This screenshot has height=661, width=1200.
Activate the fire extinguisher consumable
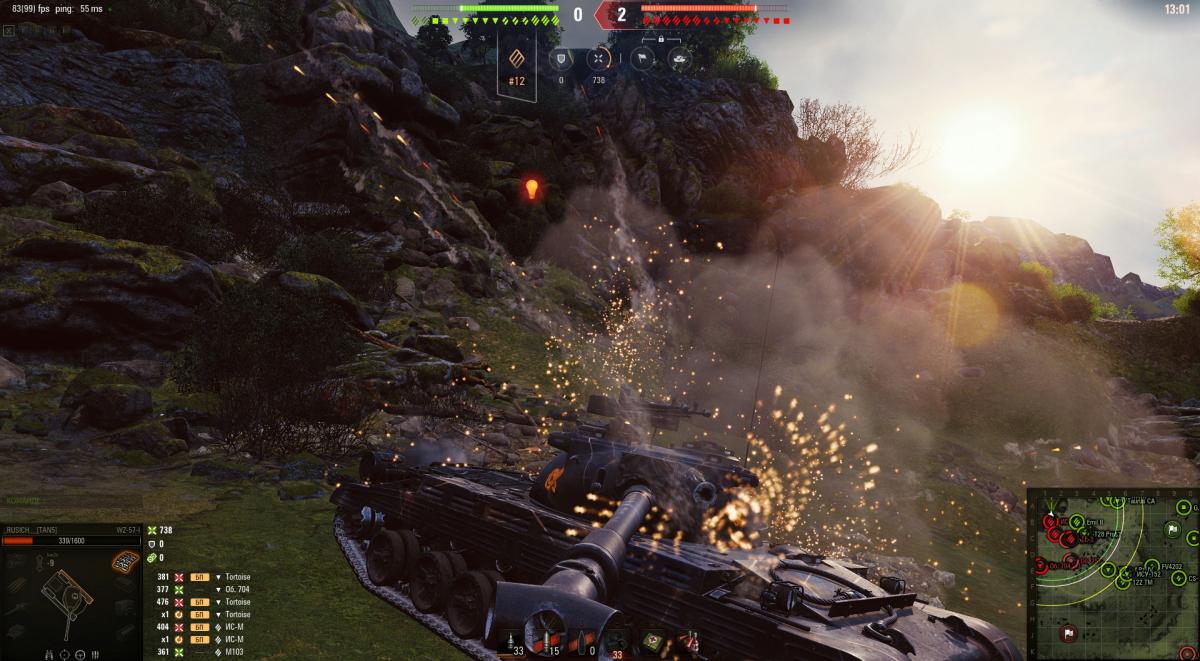coord(688,638)
